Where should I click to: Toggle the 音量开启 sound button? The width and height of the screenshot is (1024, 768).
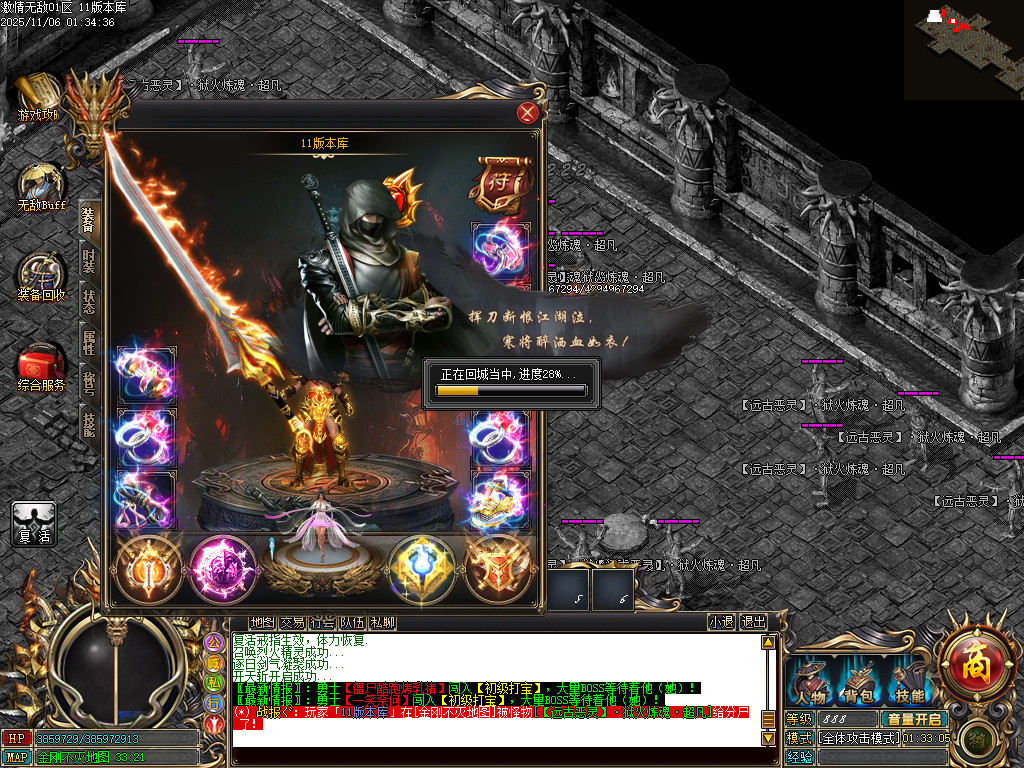point(913,719)
